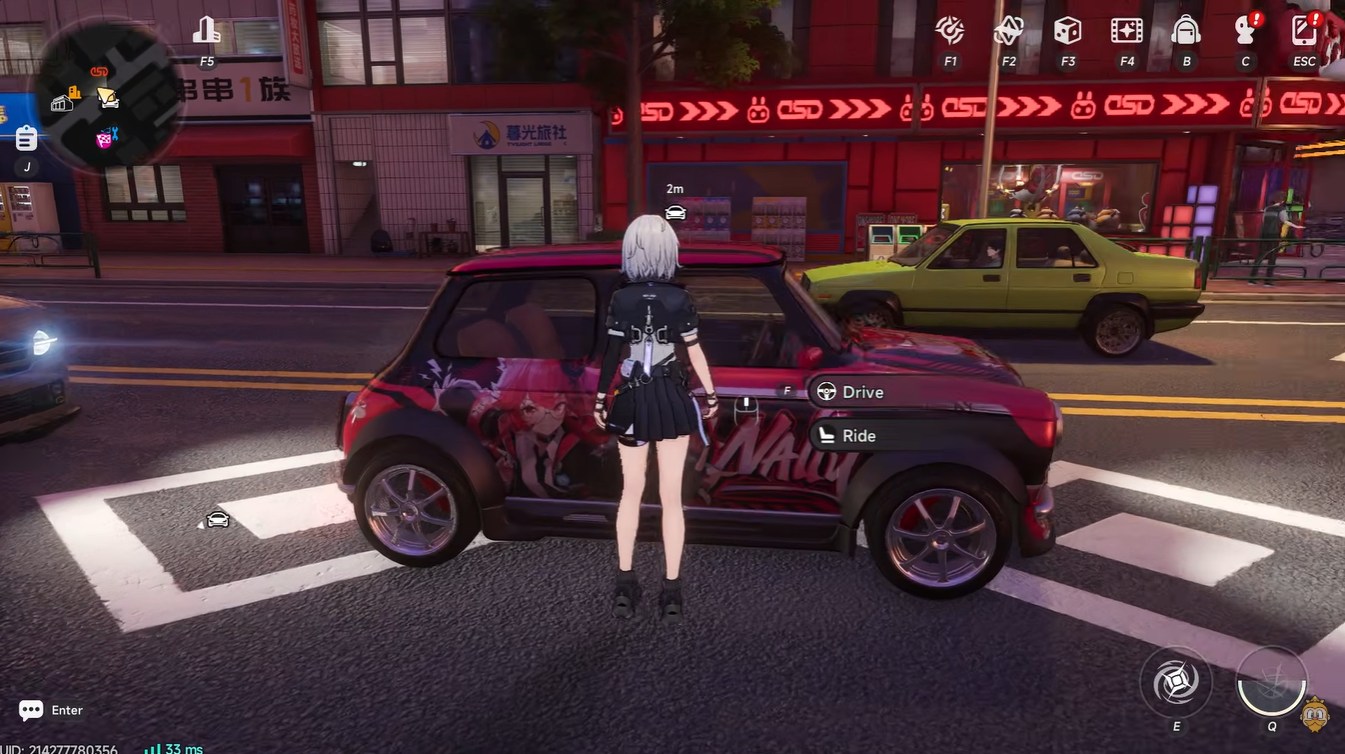Activate the shuriken skill (E)

[x=1175, y=680]
